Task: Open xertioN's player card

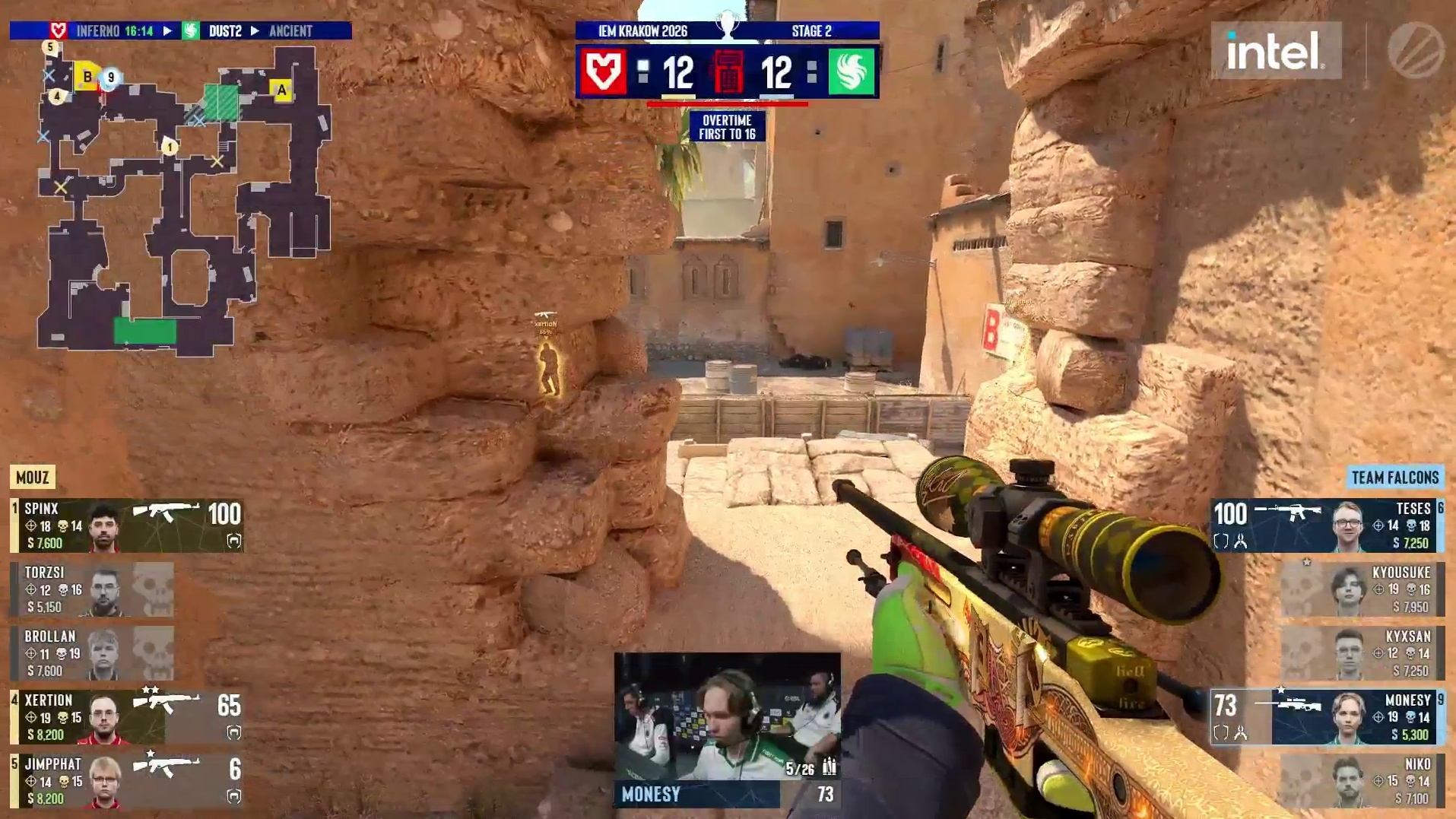Action: coord(127,717)
